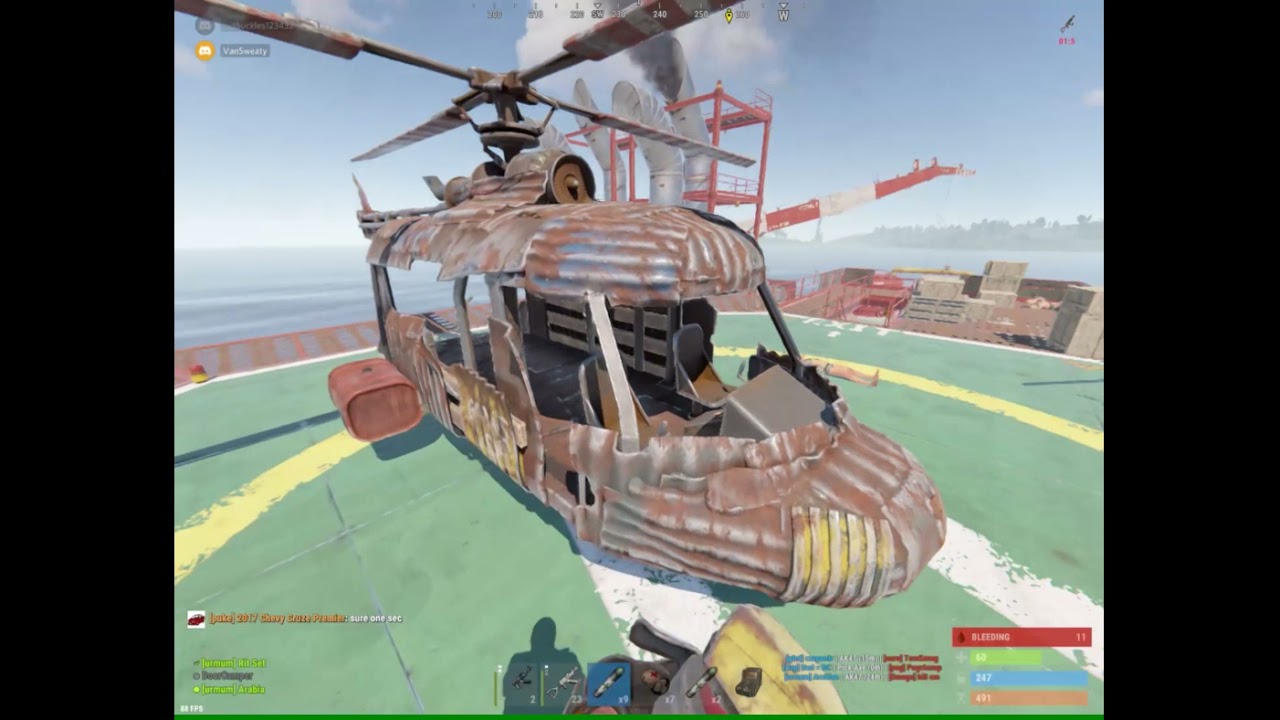Click the compass strip

[640, 14]
